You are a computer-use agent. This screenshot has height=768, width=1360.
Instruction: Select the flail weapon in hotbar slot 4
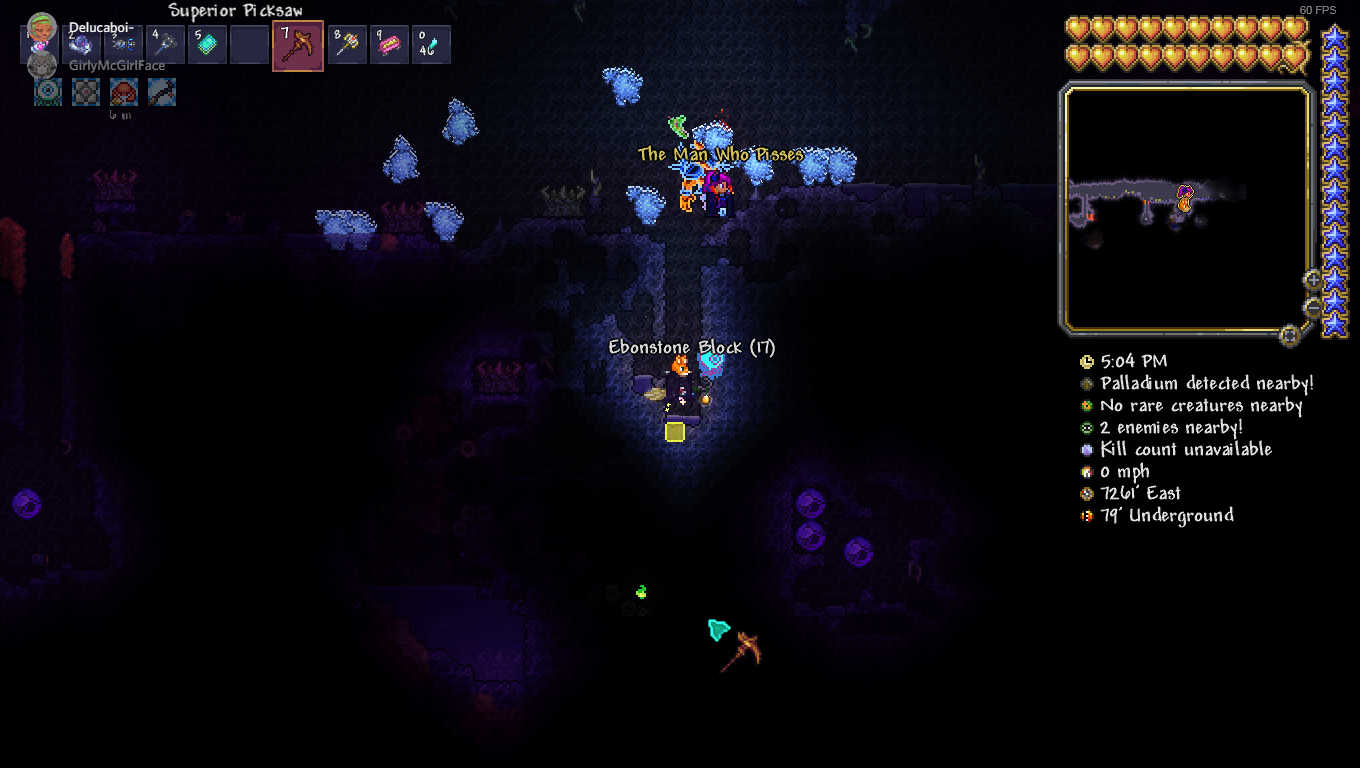coord(164,45)
